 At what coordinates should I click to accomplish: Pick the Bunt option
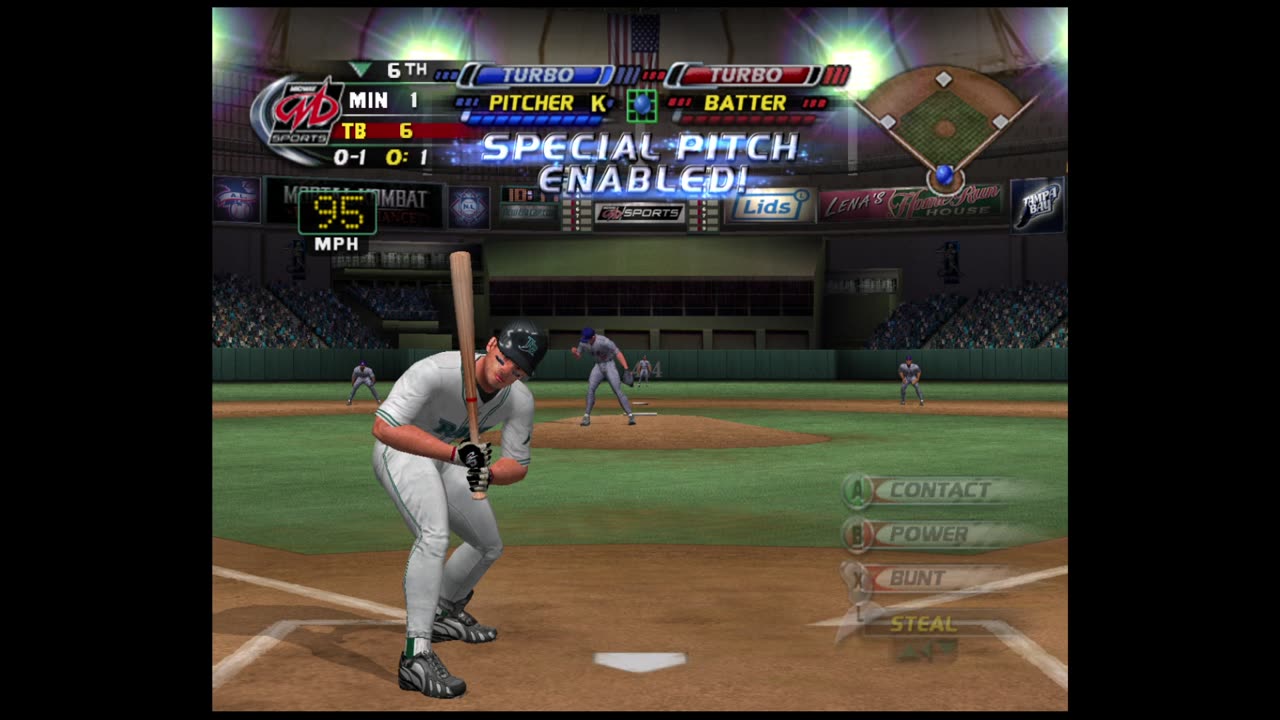pos(916,578)
